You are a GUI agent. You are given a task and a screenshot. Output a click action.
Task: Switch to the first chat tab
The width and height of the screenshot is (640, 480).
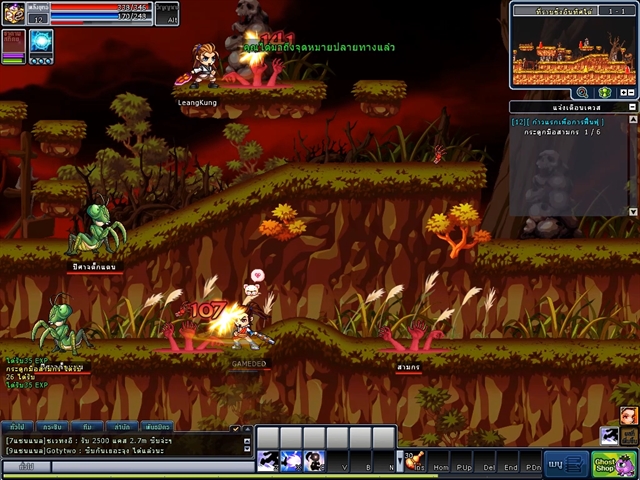coord(19,427)
